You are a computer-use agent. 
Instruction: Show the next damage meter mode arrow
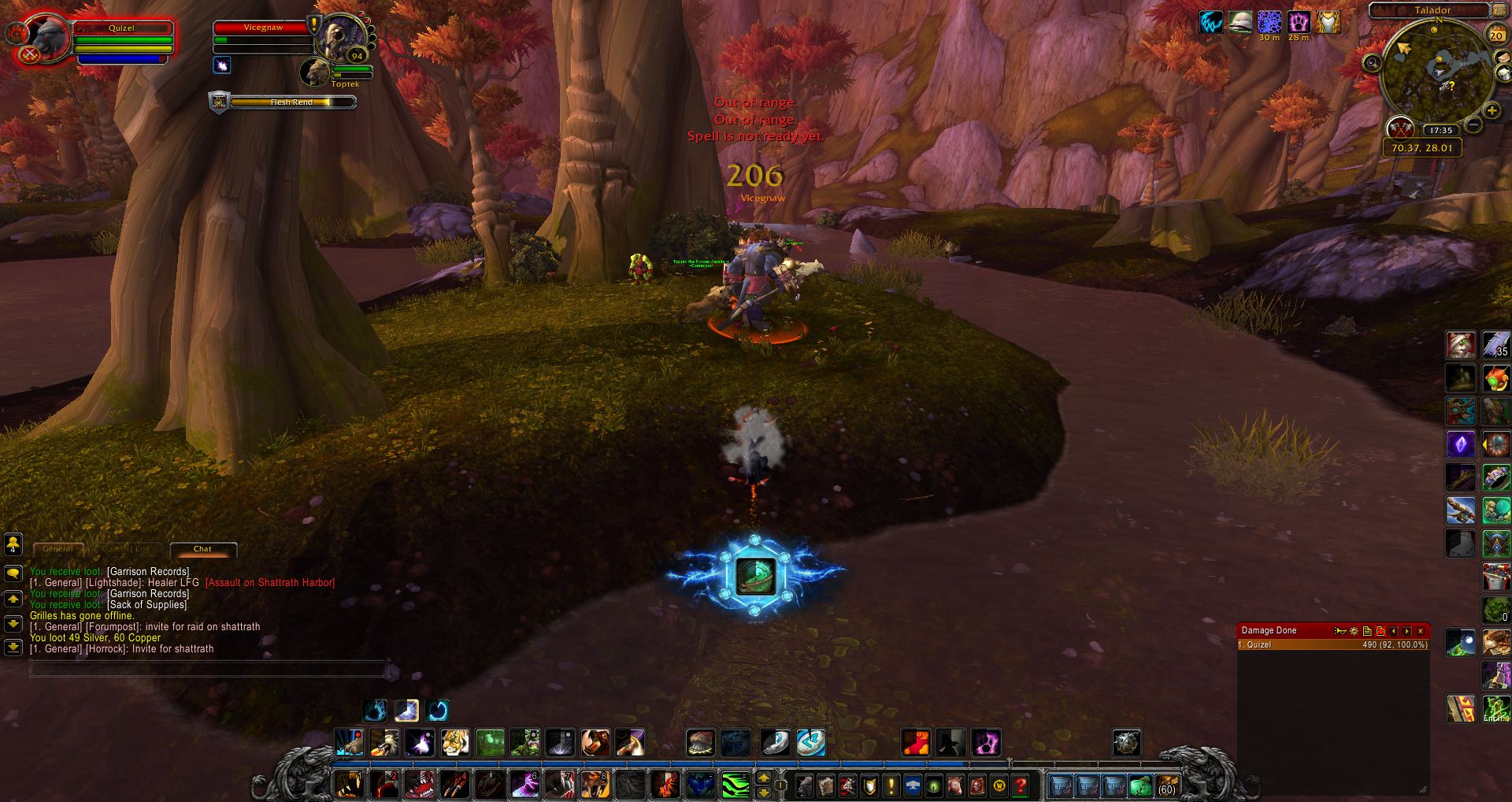click(1407, 631)
